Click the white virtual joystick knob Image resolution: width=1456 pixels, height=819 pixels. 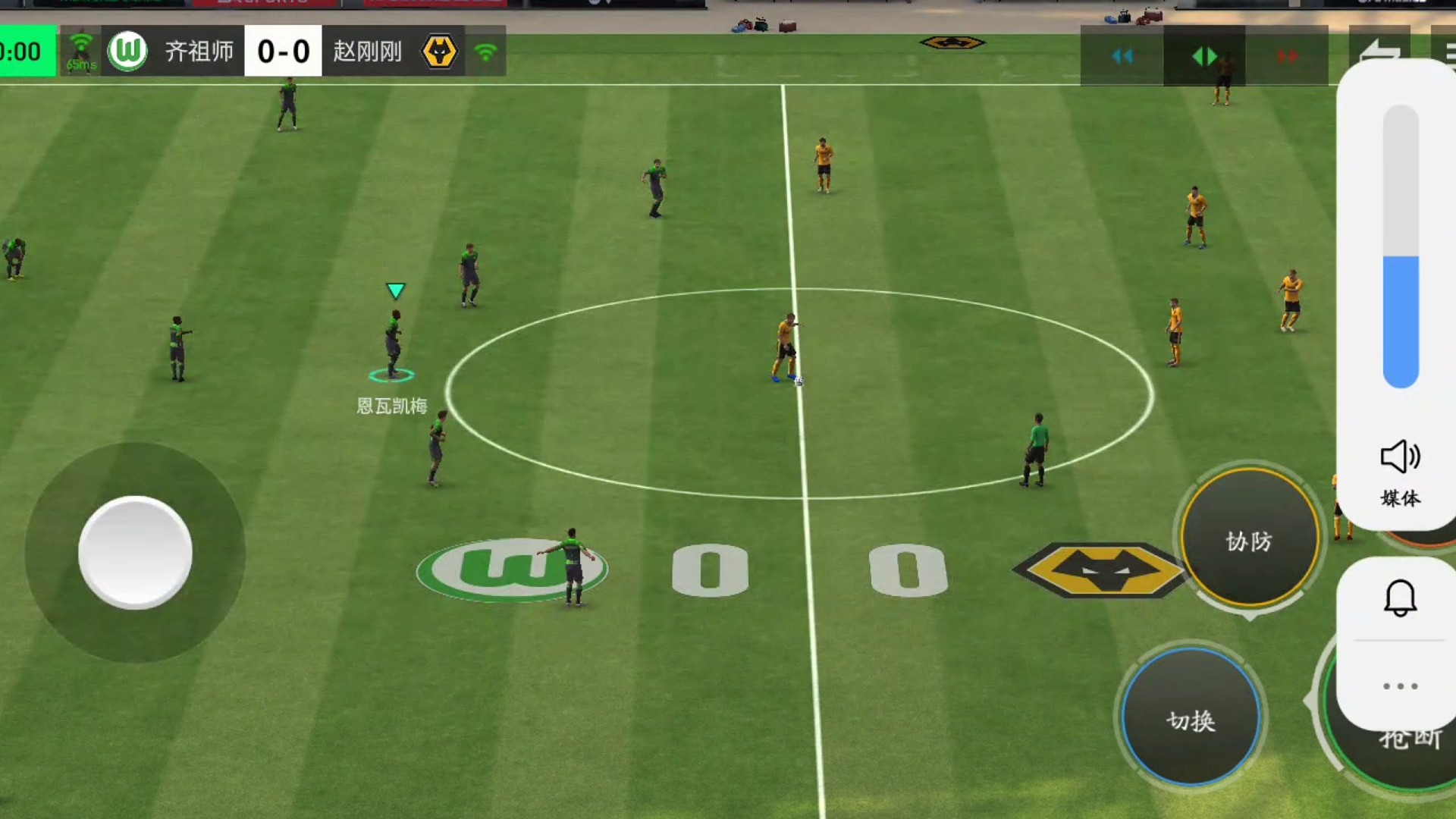click(x=135, y=552)
